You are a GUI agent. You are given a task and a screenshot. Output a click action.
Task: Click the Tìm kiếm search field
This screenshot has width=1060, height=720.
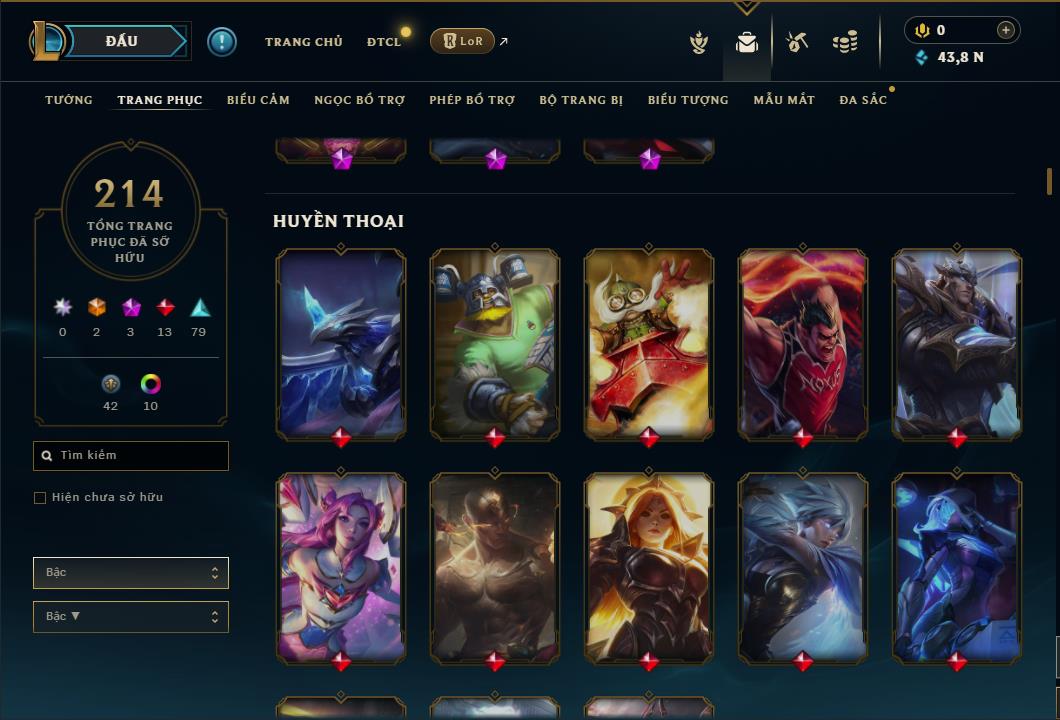(131, 456)
